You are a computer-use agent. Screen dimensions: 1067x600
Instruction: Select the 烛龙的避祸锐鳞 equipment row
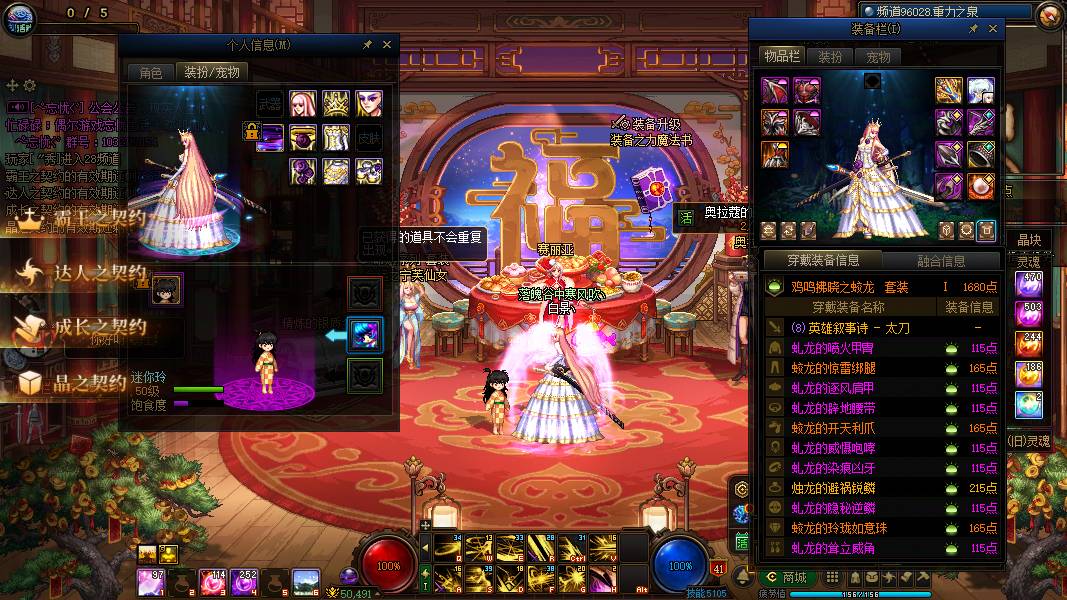coord(880,488)
